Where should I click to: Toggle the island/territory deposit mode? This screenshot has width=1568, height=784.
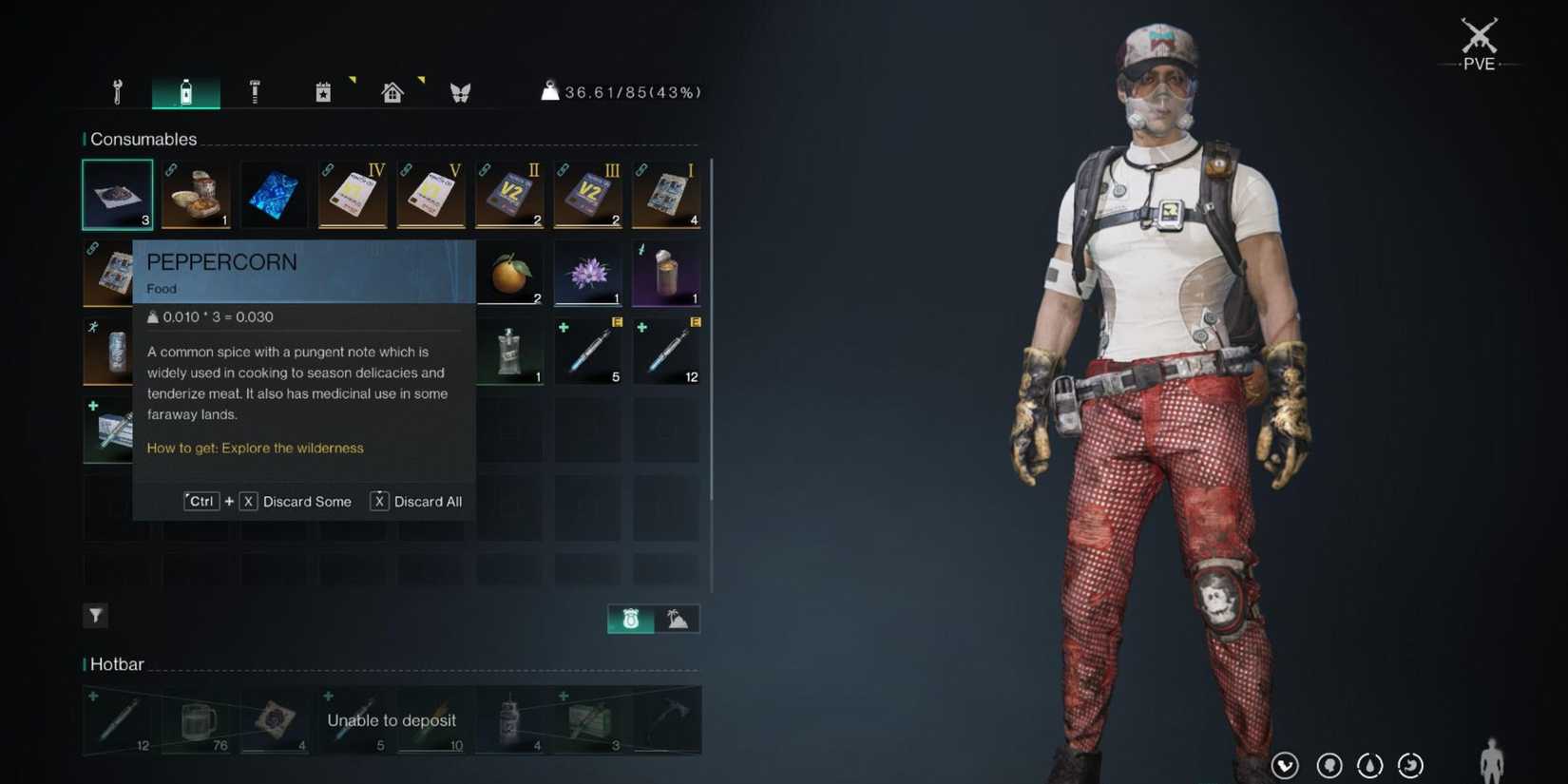point(677,618)
